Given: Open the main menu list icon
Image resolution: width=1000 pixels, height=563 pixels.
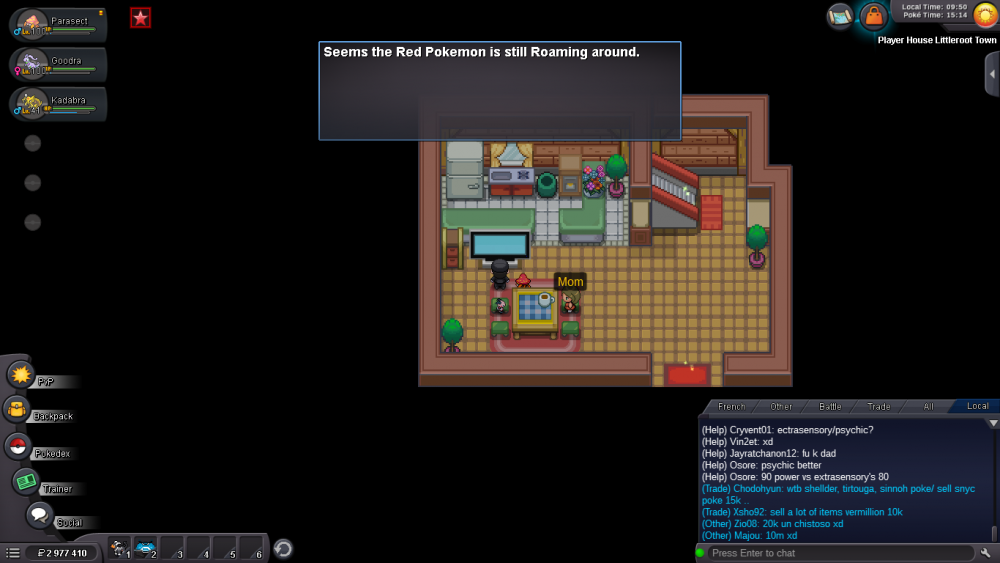Looking at the screenshot, I should 13,552.
